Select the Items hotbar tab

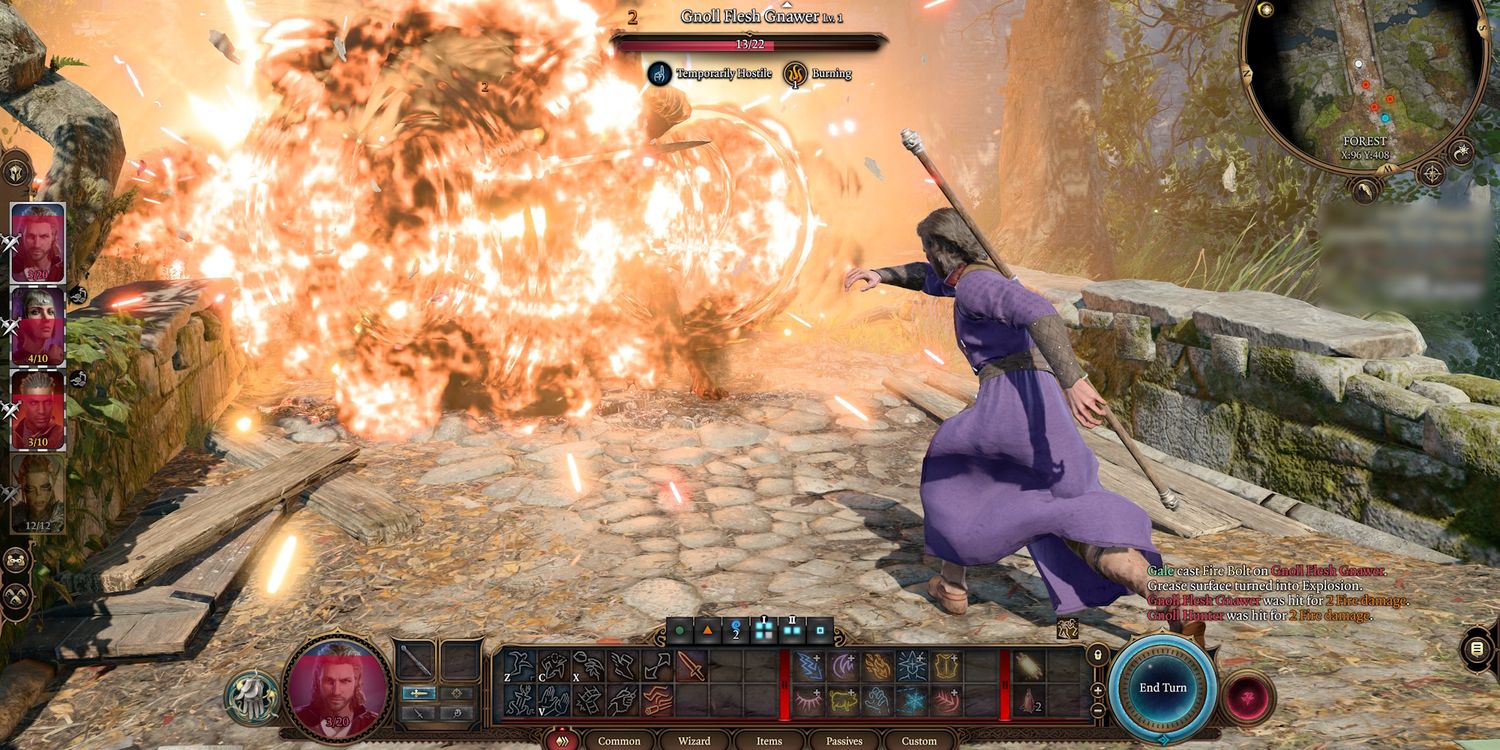coord(769,741)
